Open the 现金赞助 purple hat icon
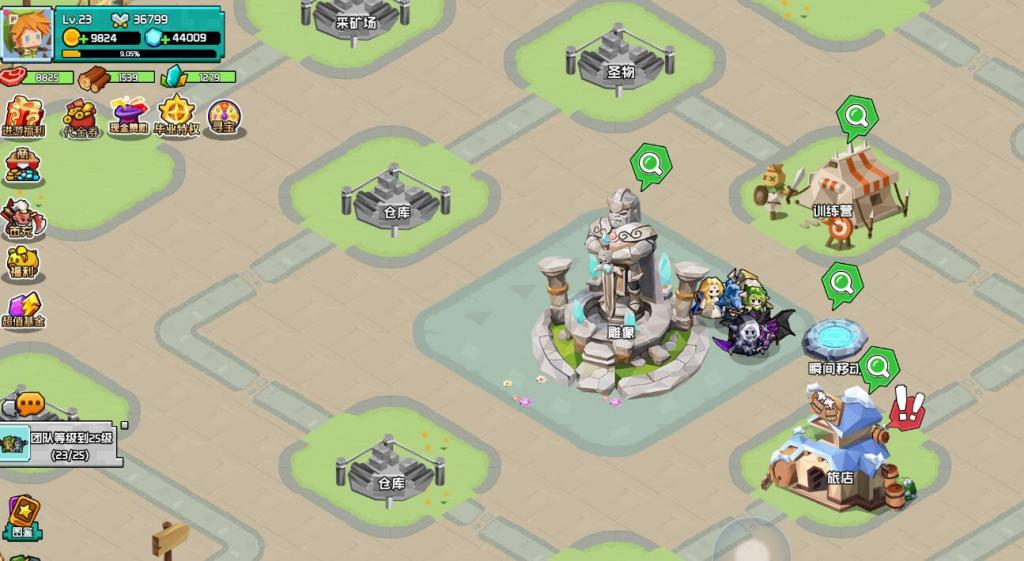 129,116
